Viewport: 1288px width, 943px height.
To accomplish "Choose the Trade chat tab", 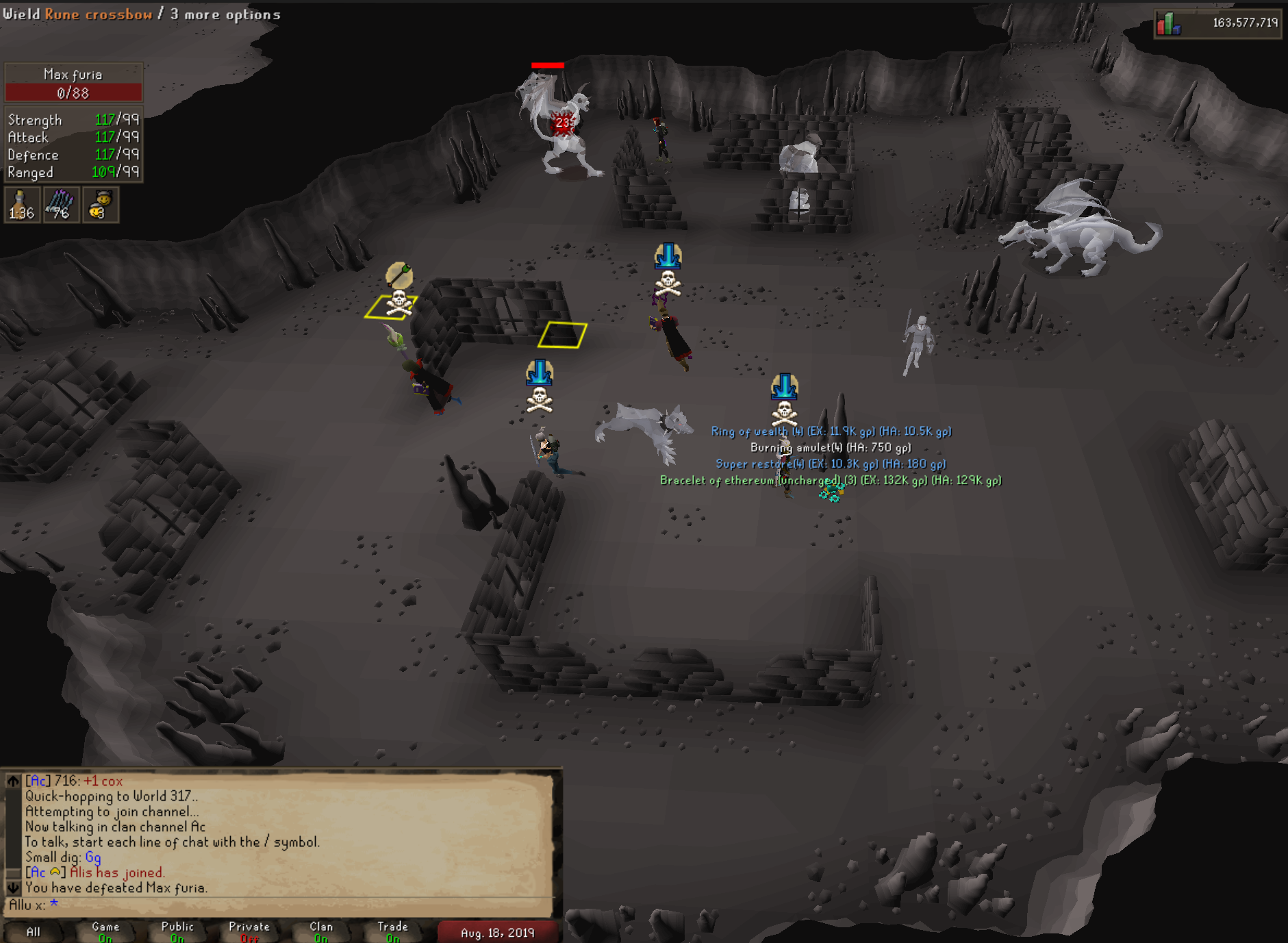I will pos(392,932).
